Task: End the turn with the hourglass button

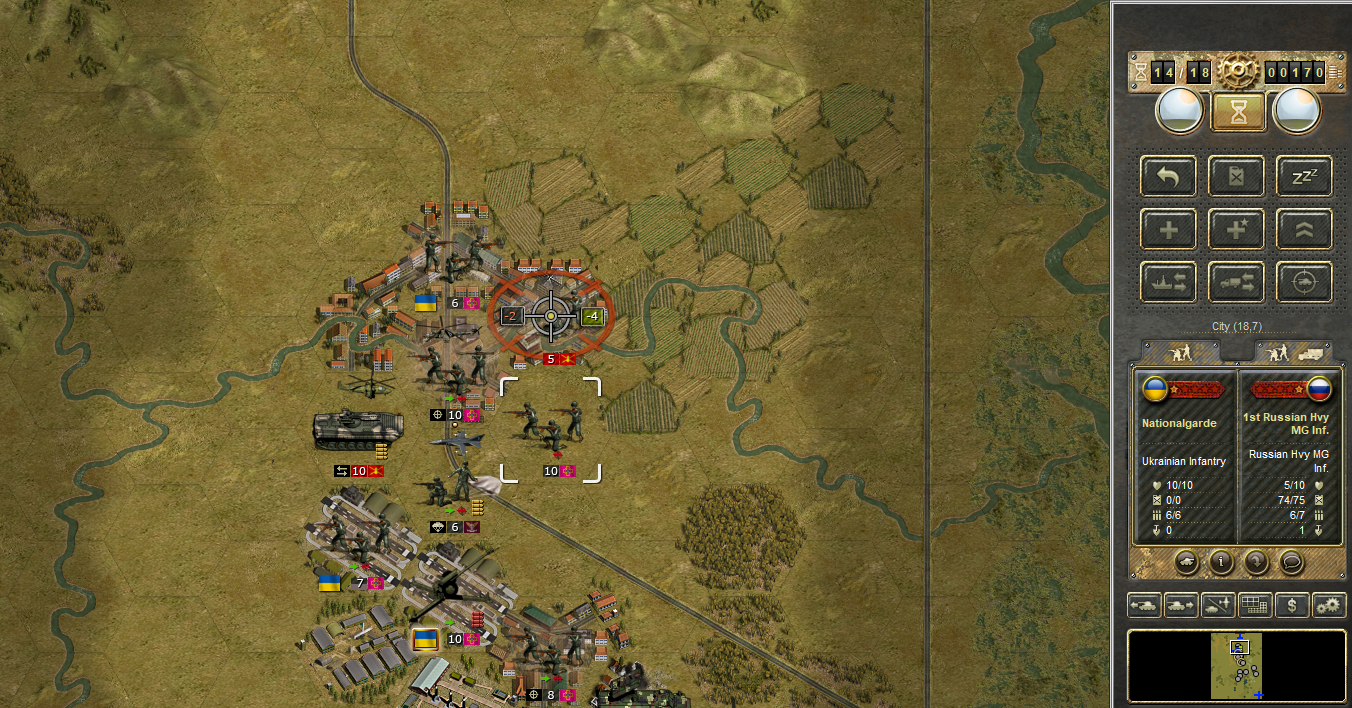Action: click(x=1238, y=112)
